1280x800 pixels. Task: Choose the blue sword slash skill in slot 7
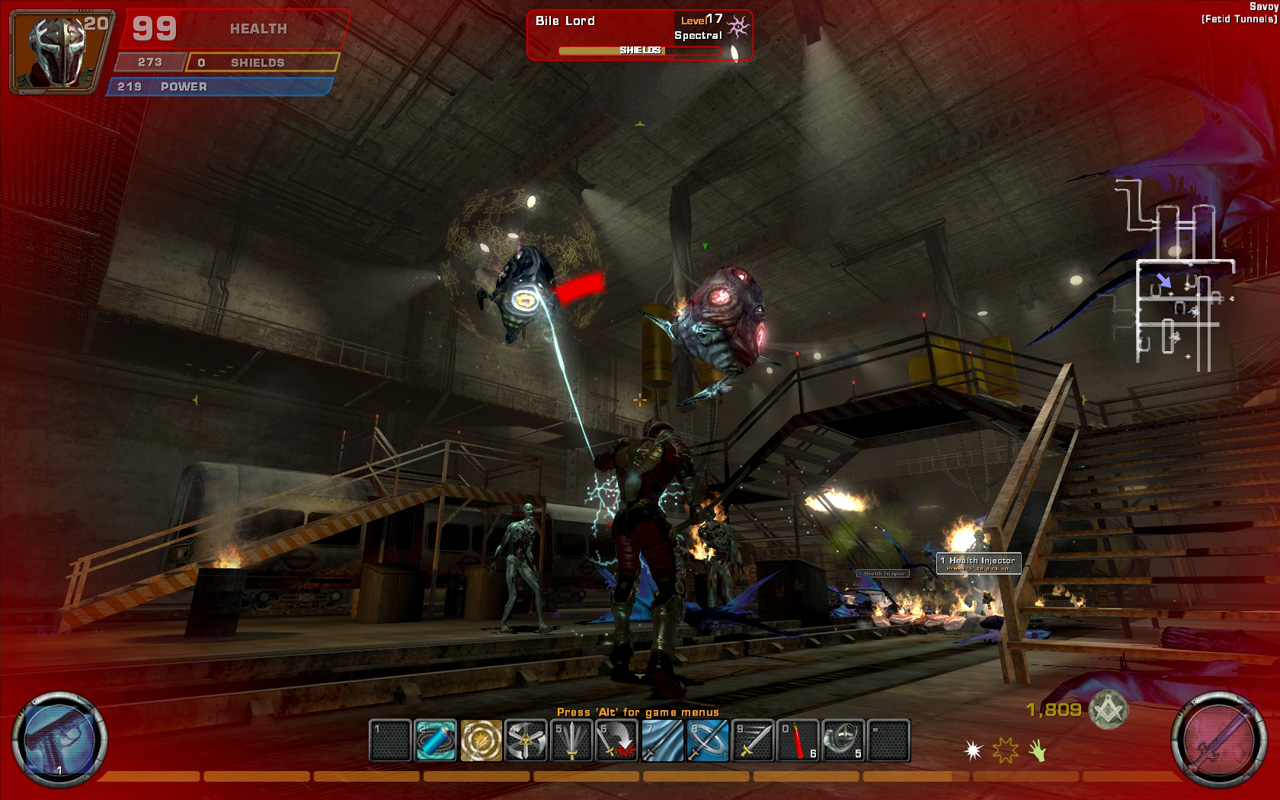(662, 741)
